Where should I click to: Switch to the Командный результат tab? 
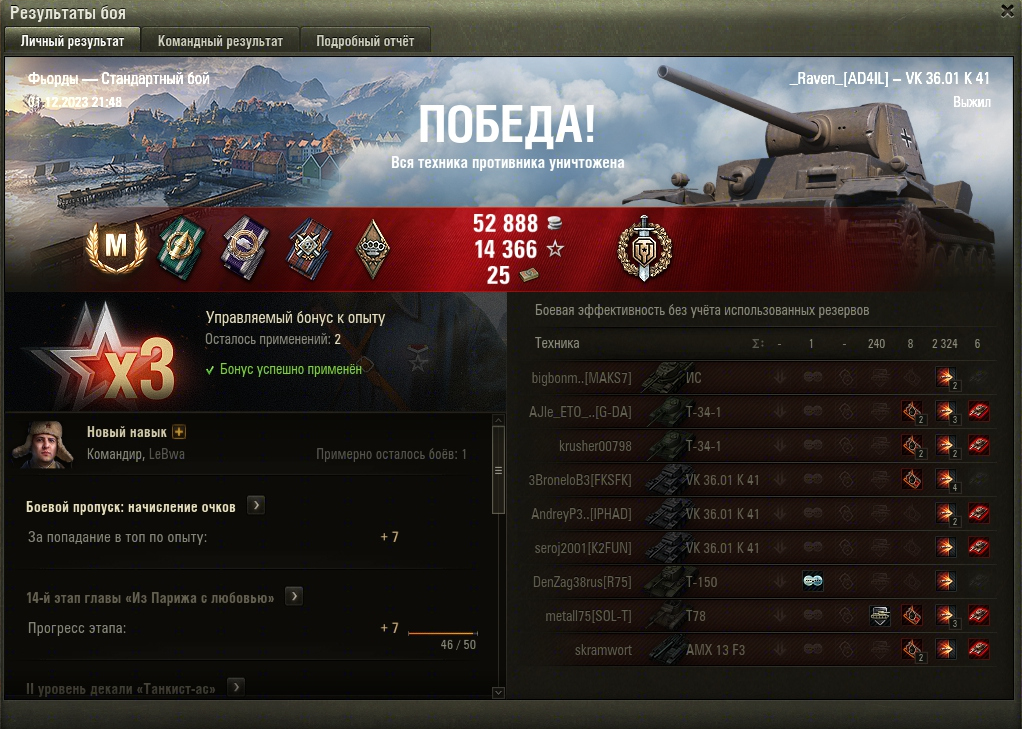click(220, 41)
